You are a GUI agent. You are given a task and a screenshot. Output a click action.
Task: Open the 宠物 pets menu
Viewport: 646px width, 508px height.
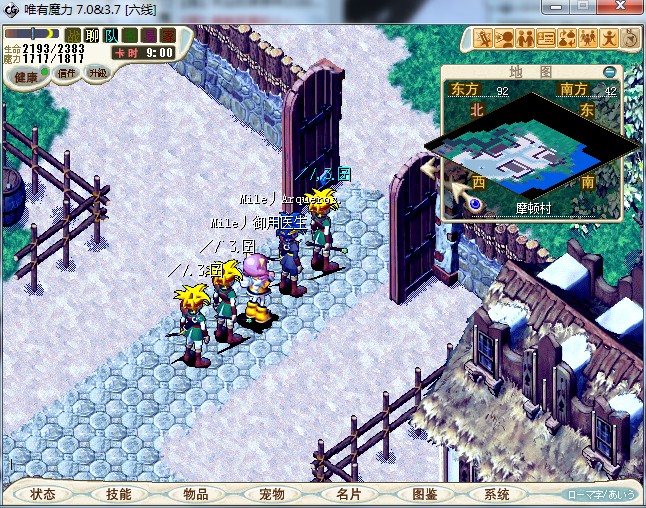click(271, 494)
